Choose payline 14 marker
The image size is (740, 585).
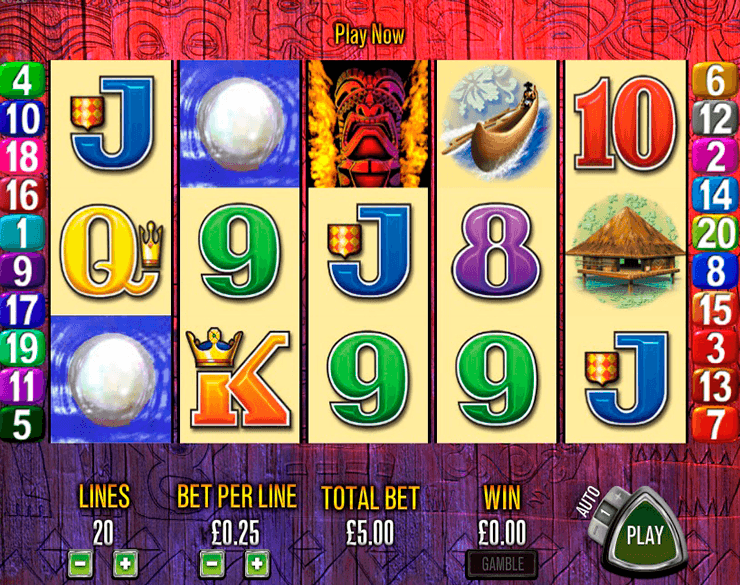[716, 195]
